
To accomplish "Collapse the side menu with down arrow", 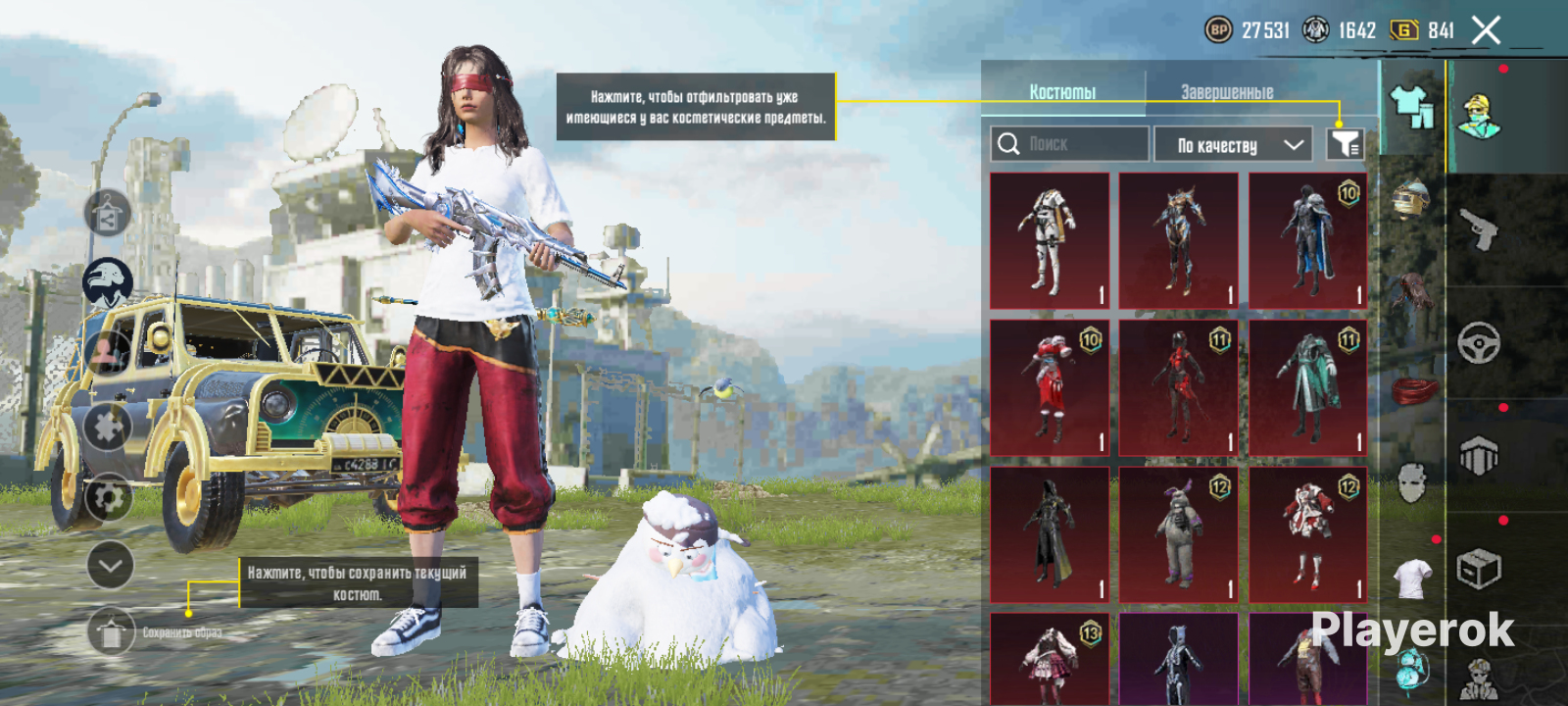I will [110, 565].
